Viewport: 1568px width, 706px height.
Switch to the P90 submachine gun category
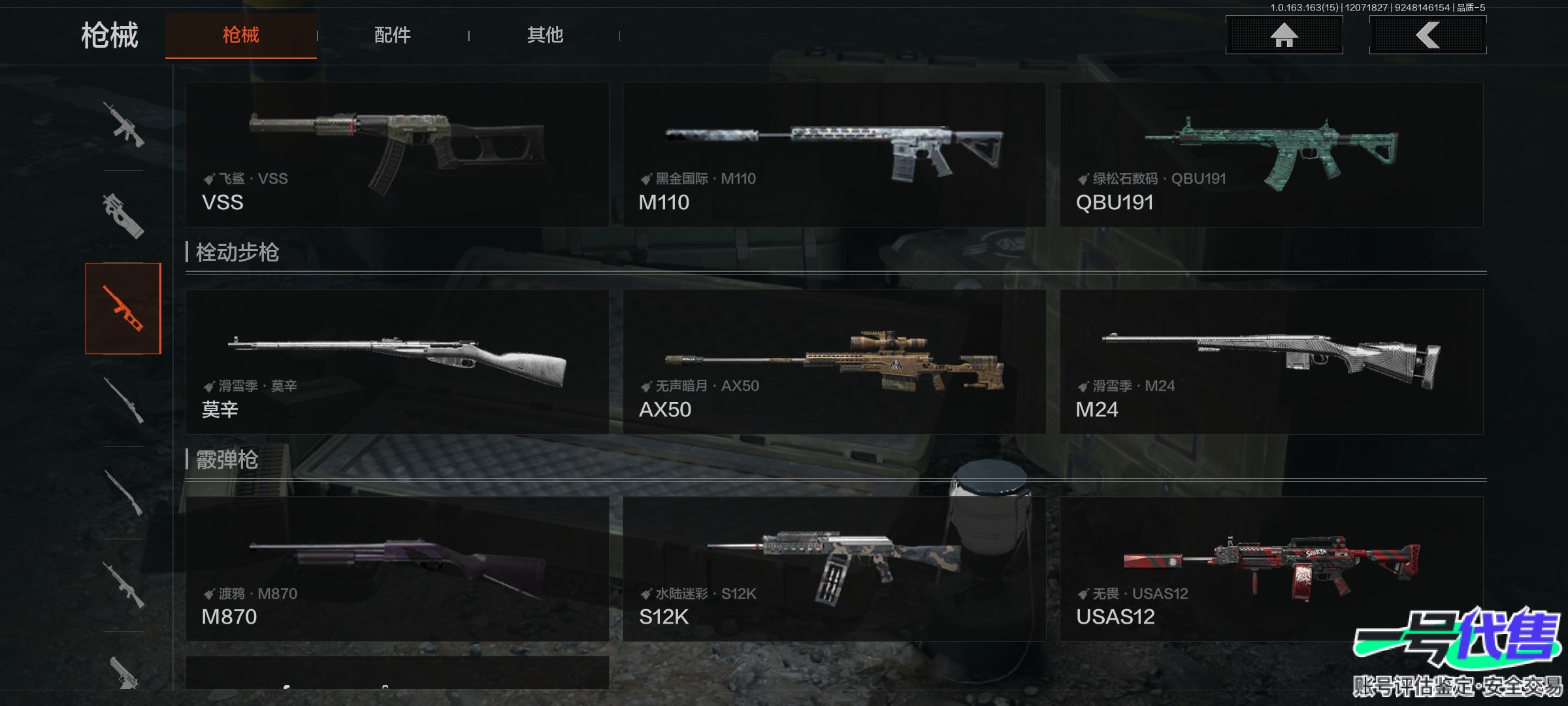click(123, 216)
